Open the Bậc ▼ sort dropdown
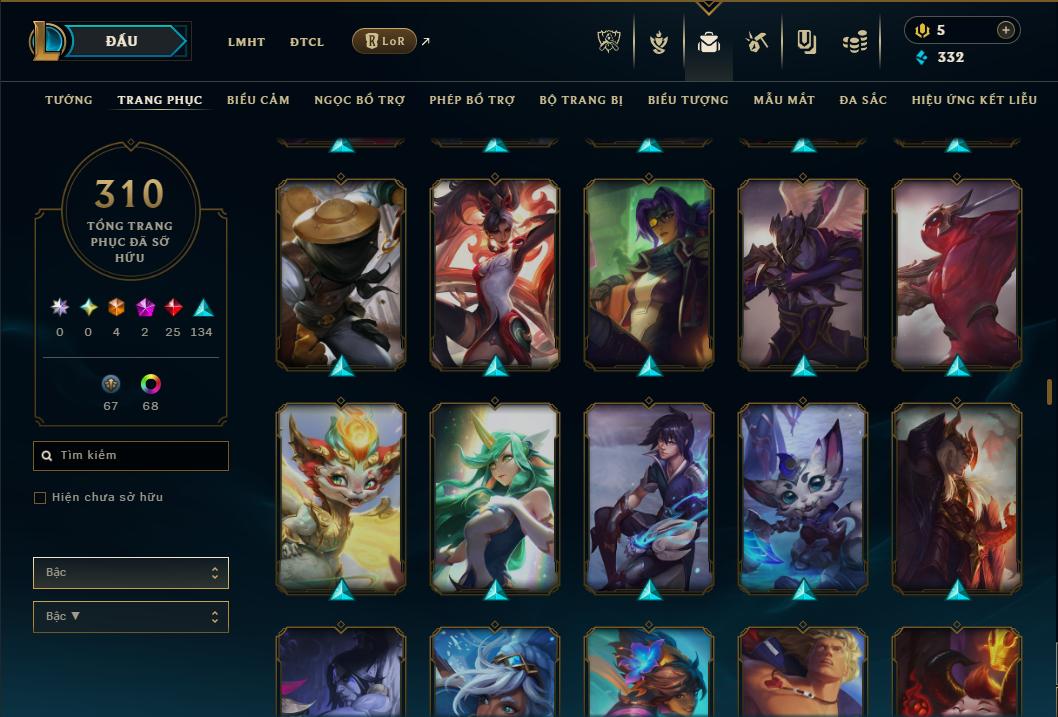The image size is (1058, 717). coord(131,617)
